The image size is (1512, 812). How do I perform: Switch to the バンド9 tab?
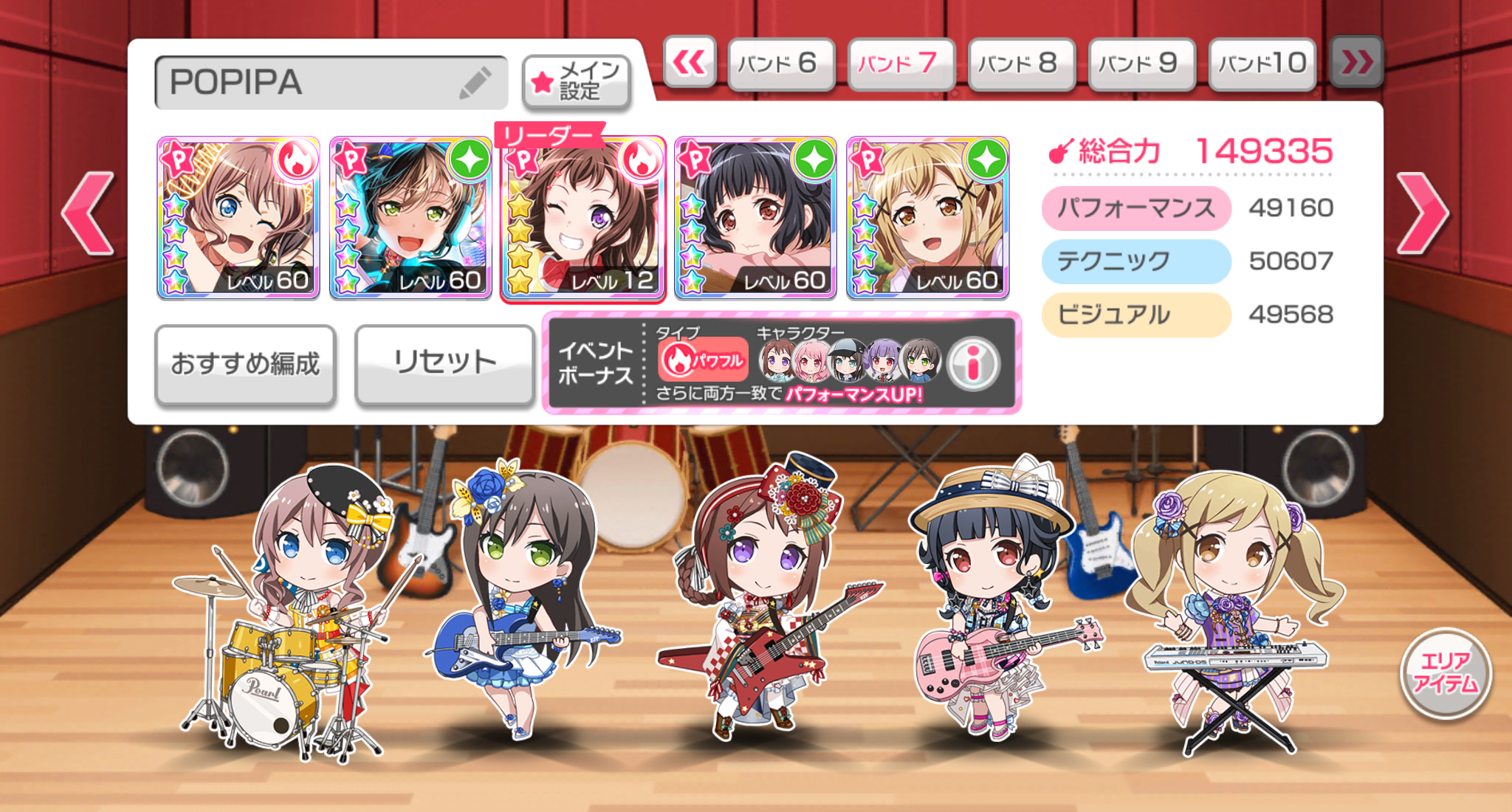(1141, 63)
